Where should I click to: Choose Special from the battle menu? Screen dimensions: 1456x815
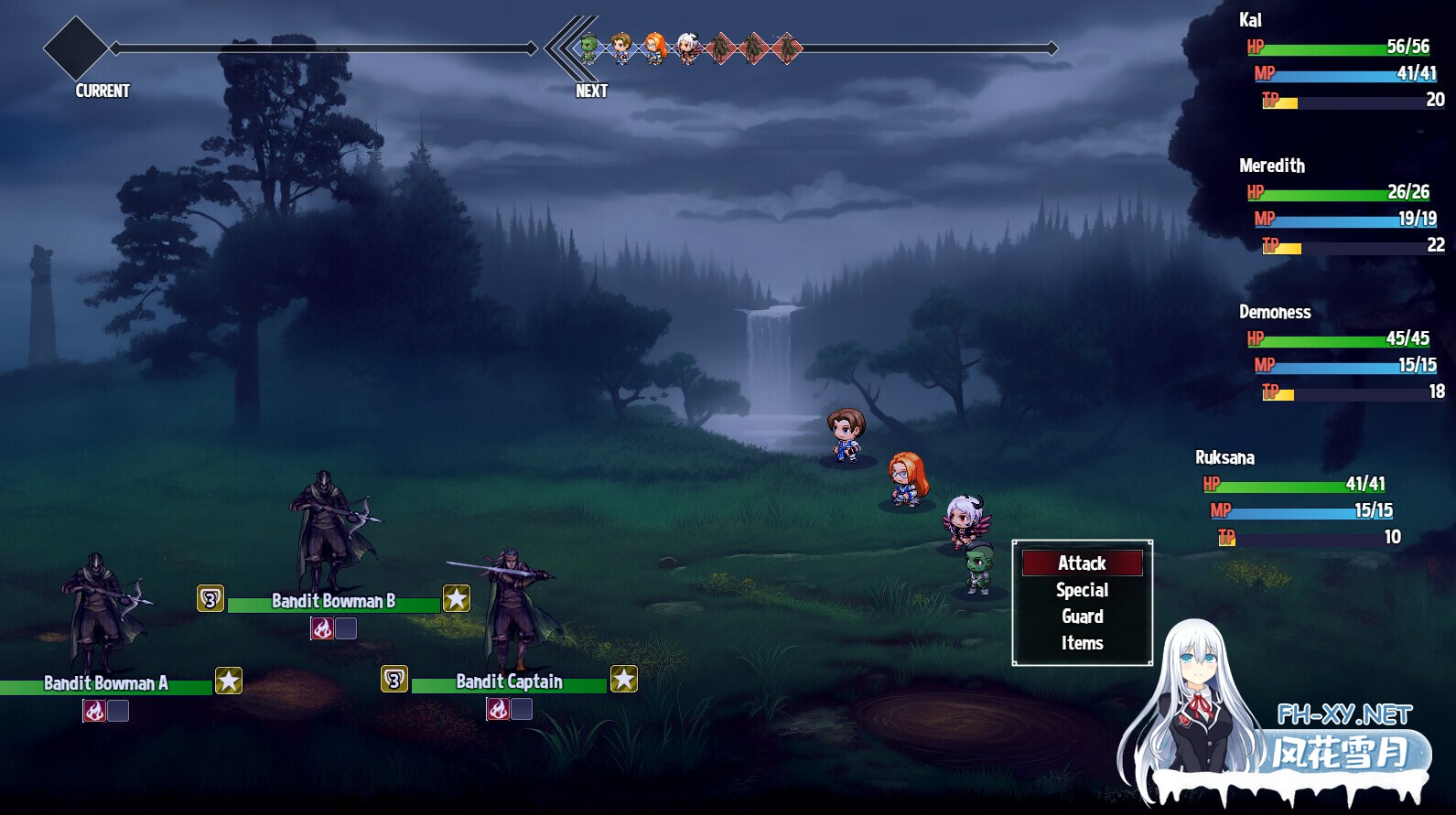(1082, 590)
